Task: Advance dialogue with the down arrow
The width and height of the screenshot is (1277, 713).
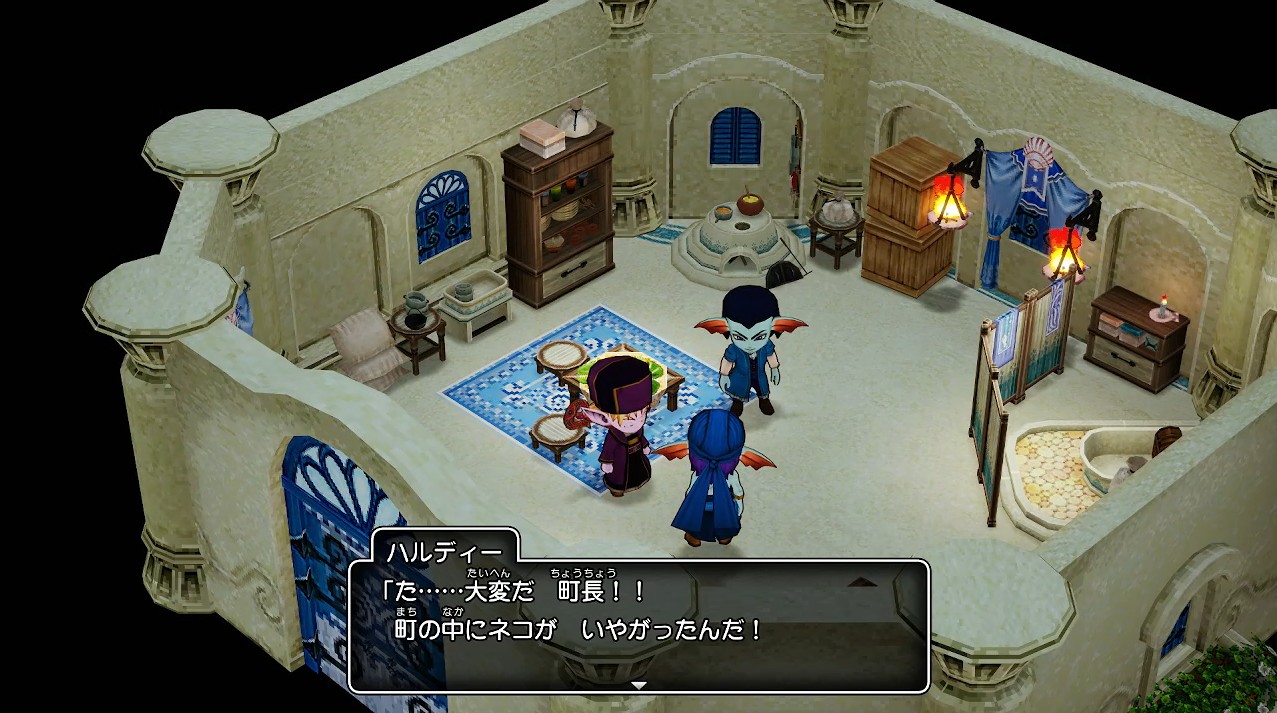Action: (639, 685)
